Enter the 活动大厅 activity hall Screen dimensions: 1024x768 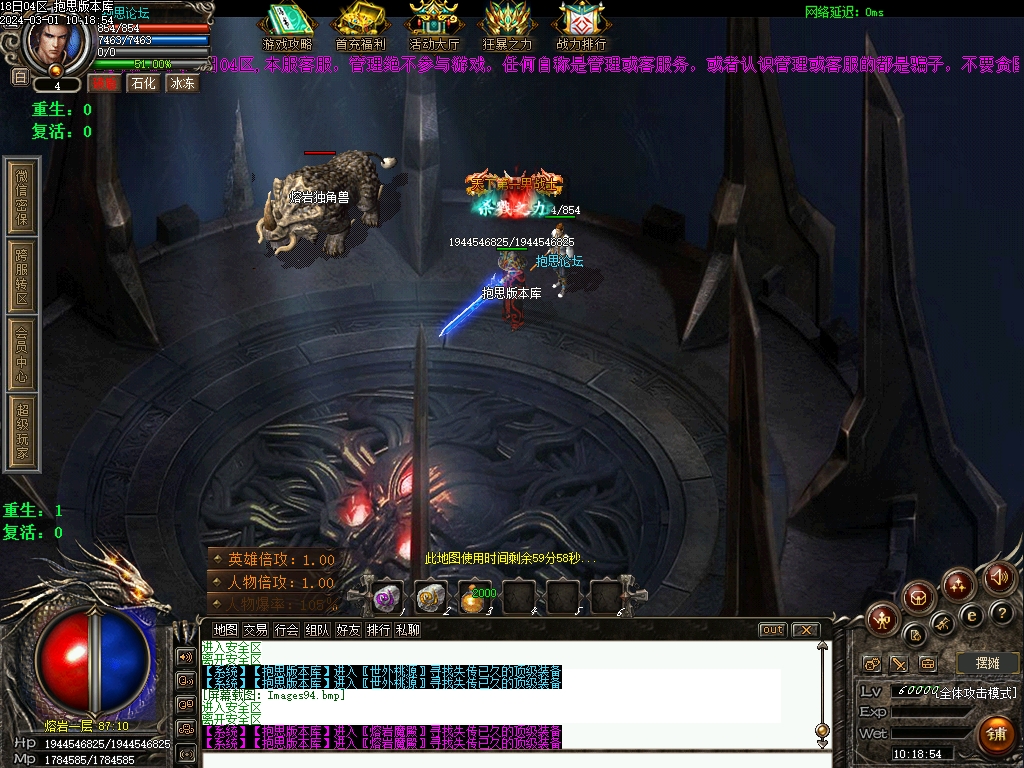434,25
